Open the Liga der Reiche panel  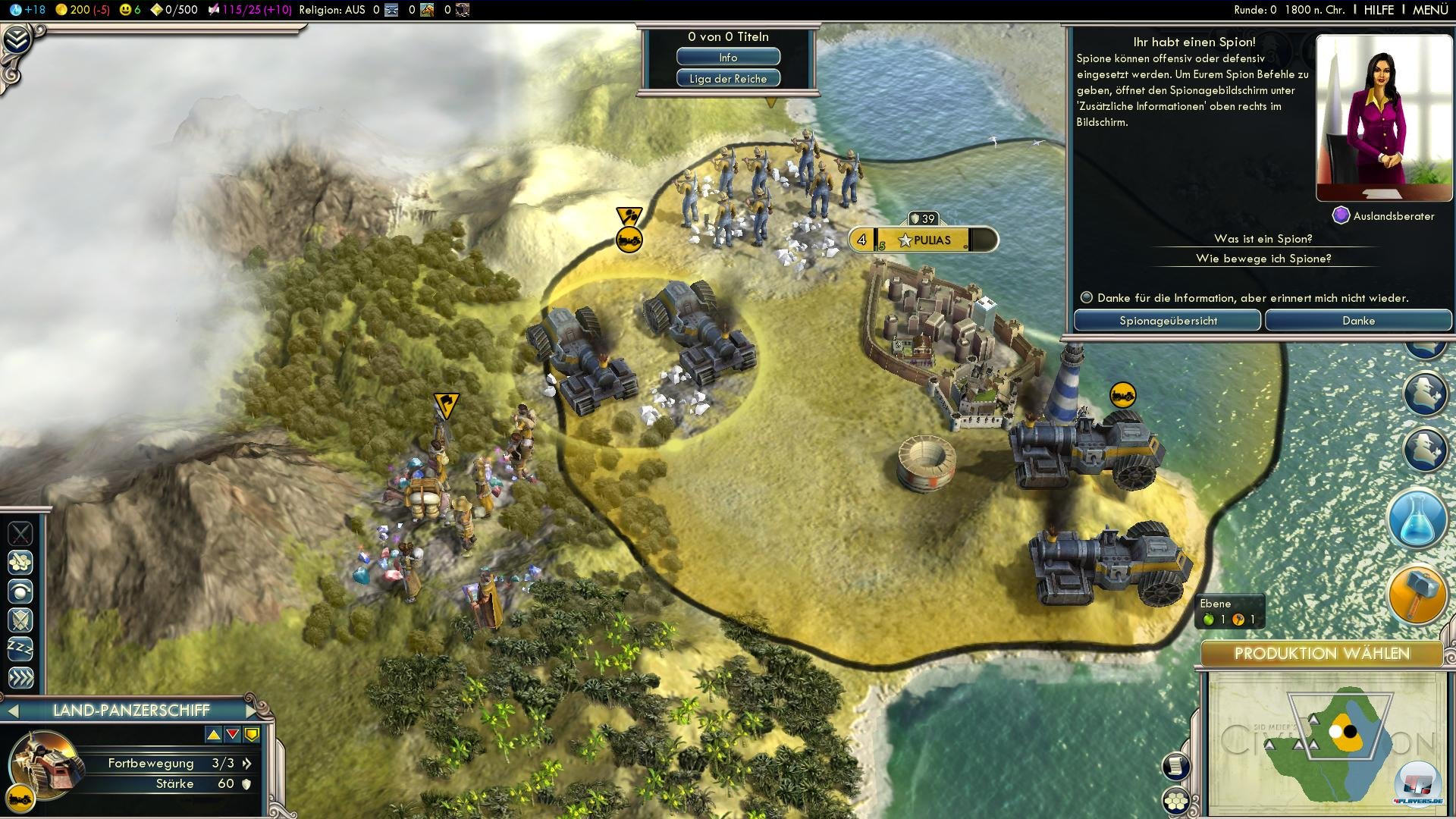pyautogui.click(x=728, y=79)
